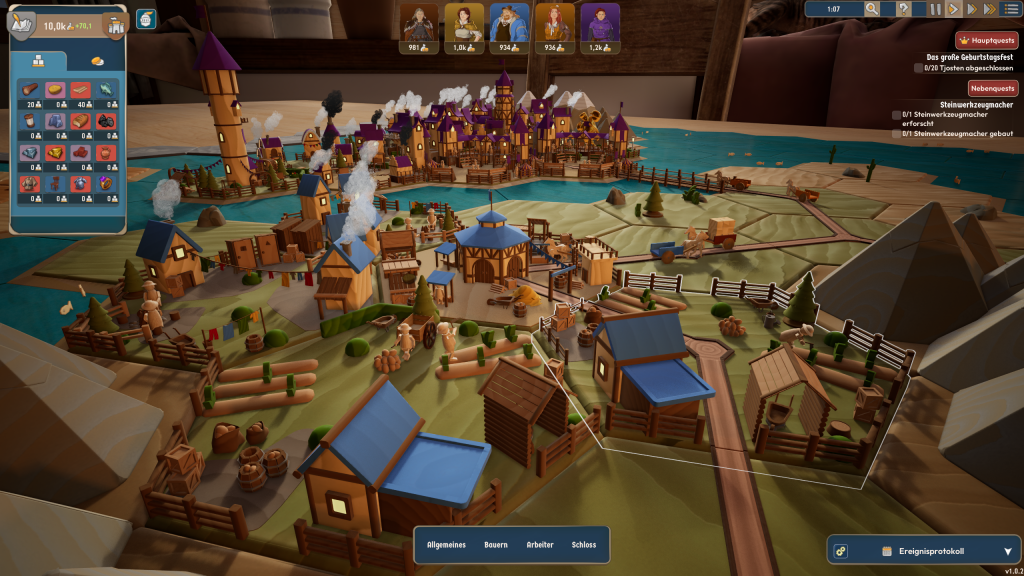
Task: Set game speed to triple fast-forward
Action: [990, 9]
